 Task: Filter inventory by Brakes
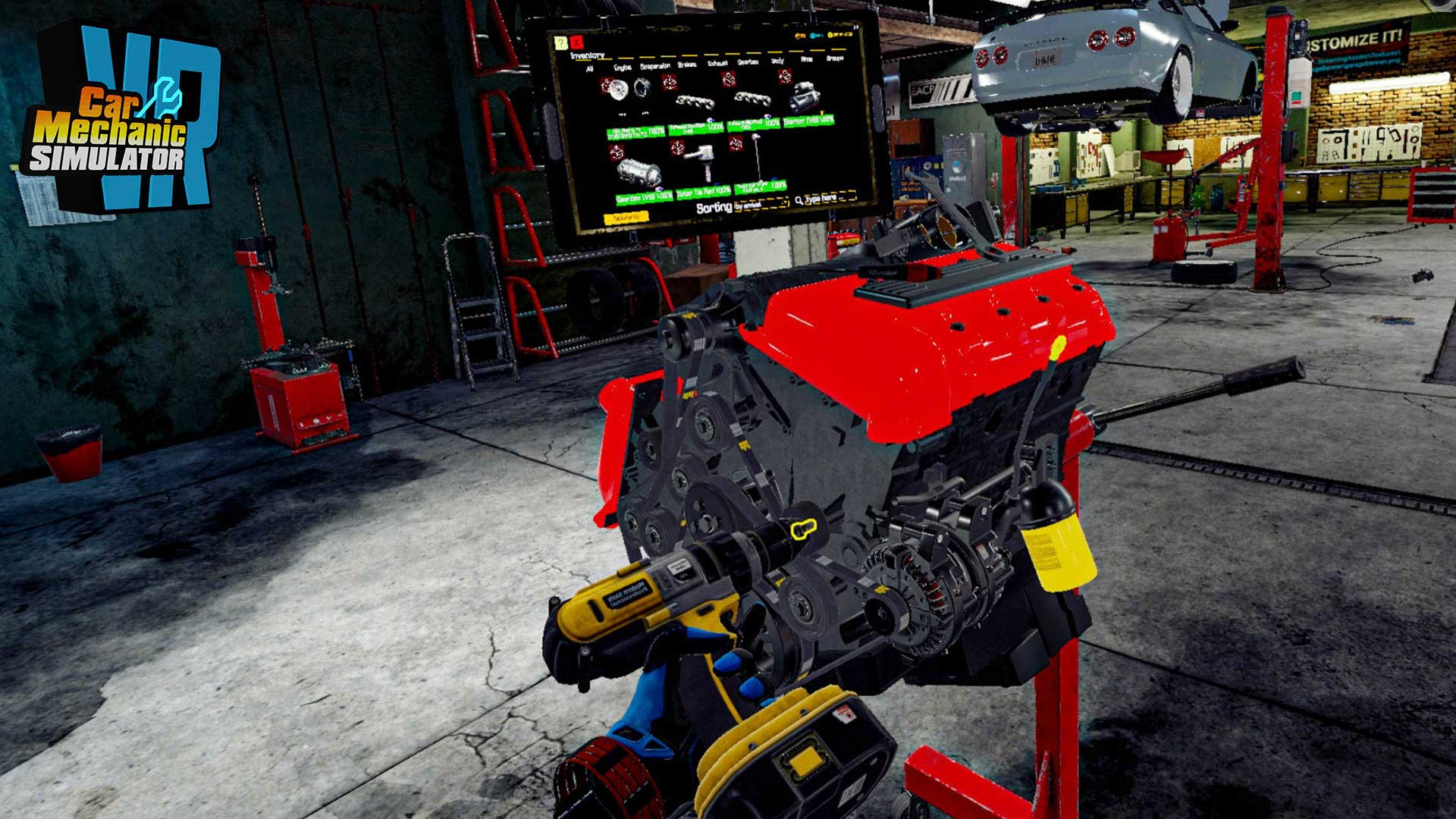(686, 64)
